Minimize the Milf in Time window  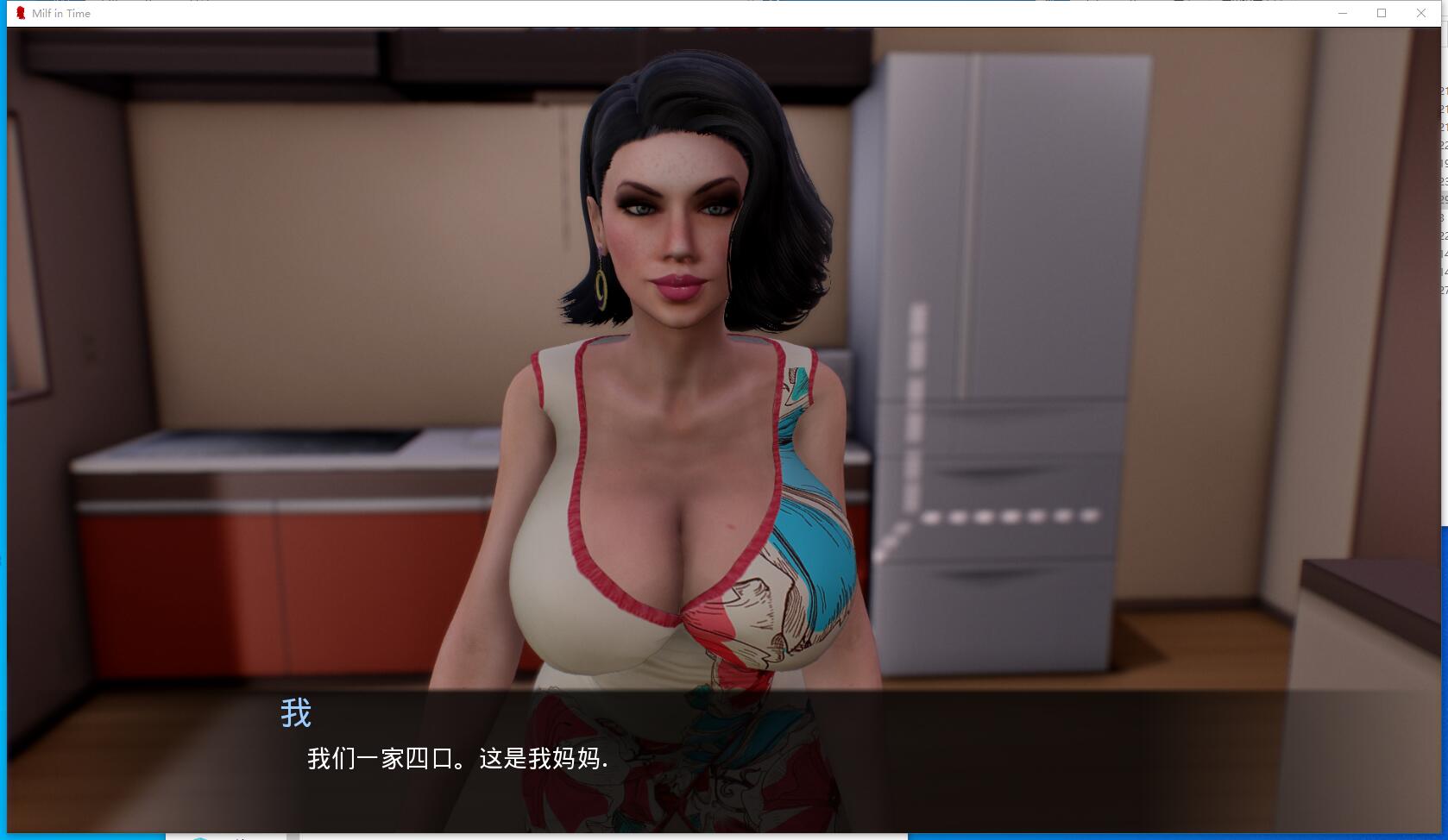pos(1343,13)
